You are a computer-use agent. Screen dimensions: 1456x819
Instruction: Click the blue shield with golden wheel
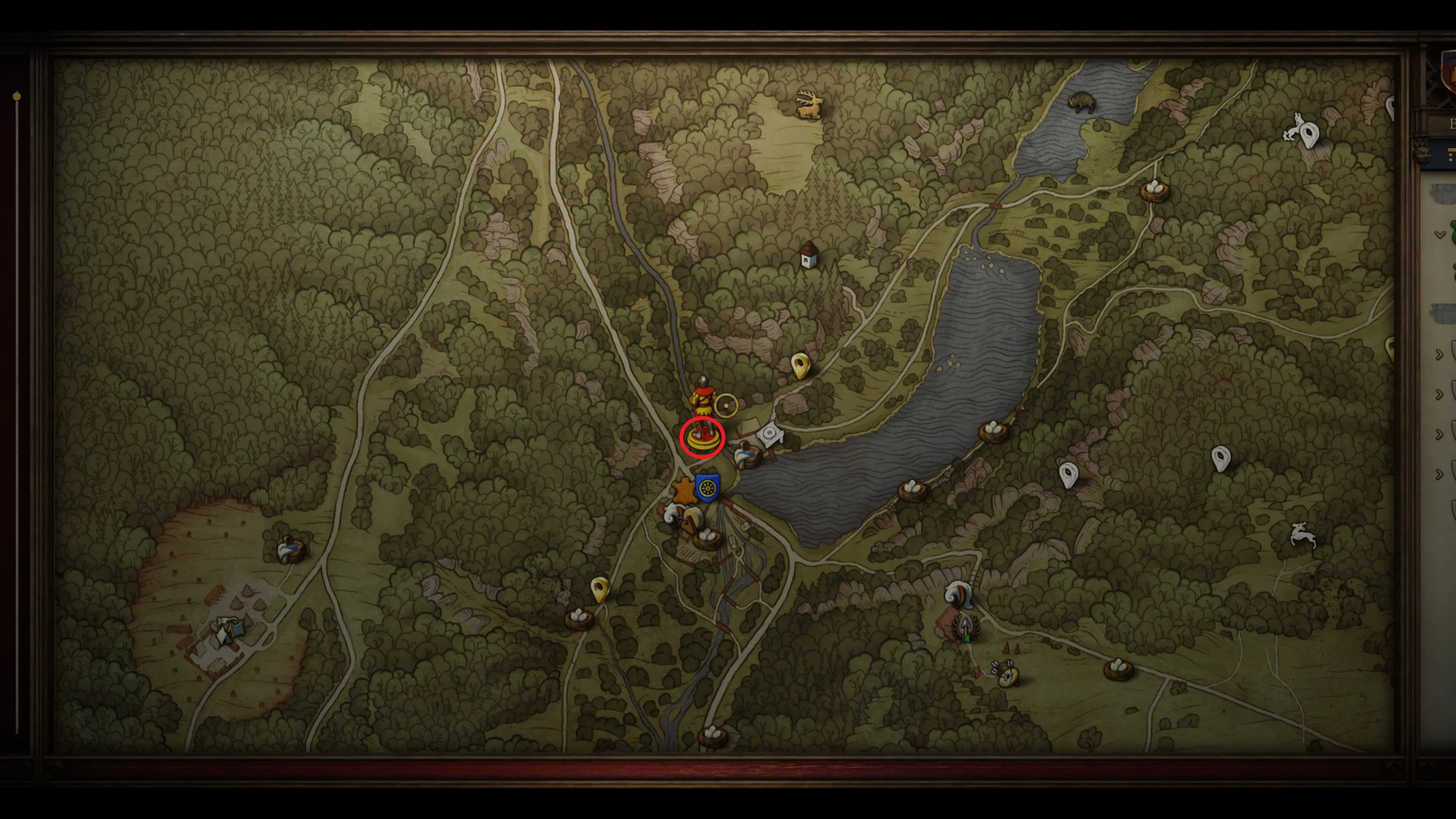708,488
